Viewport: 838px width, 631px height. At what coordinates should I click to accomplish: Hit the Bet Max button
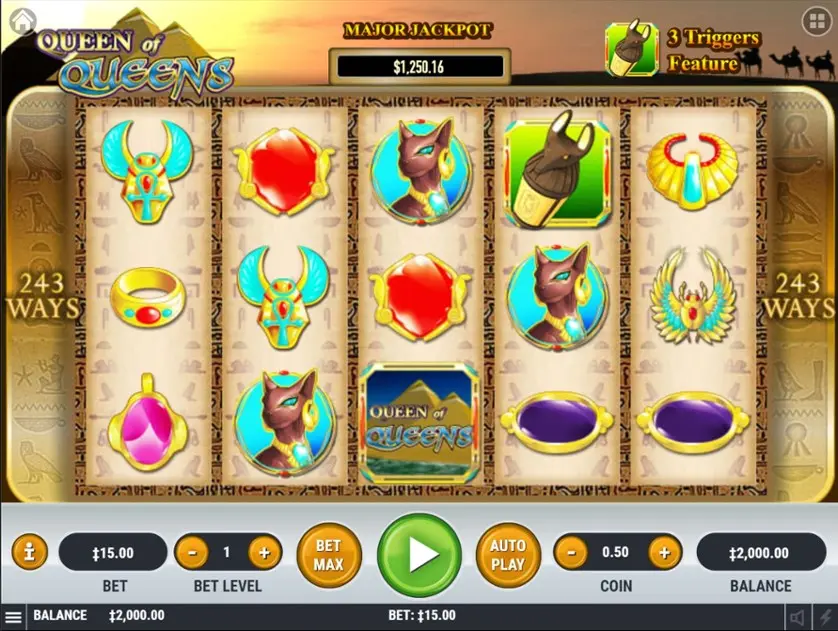point(328,555)
